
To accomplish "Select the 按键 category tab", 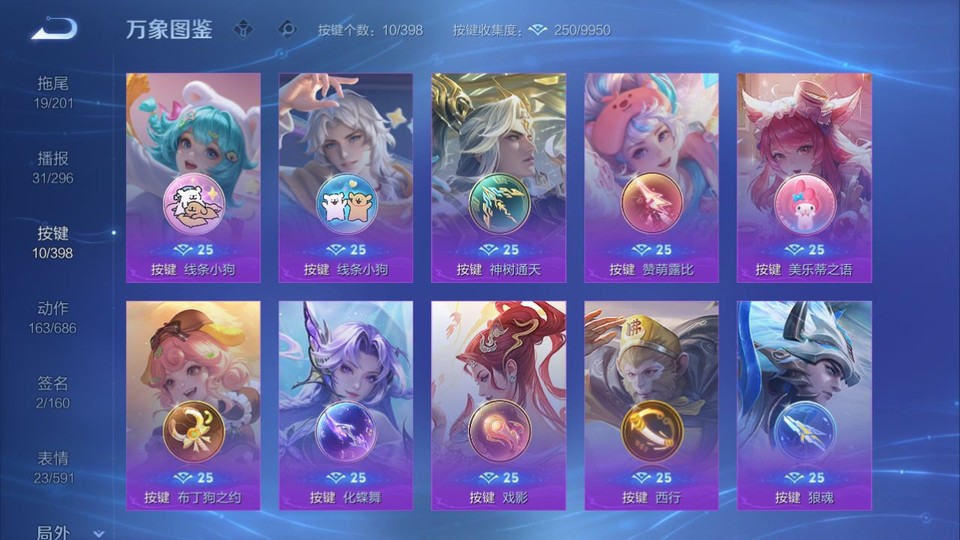I will point(53,242).
